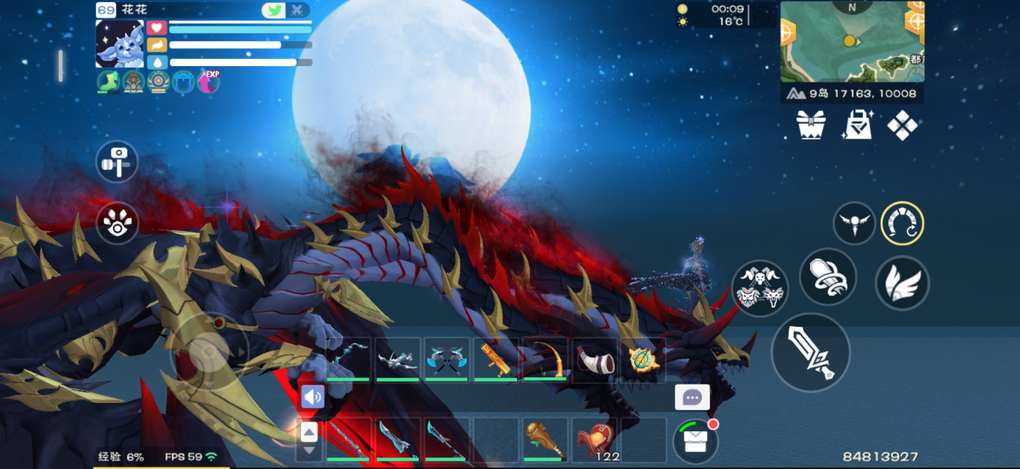
Task: Open the hammer build mode button
Action: pyautogui.click(x=117, y=161)
